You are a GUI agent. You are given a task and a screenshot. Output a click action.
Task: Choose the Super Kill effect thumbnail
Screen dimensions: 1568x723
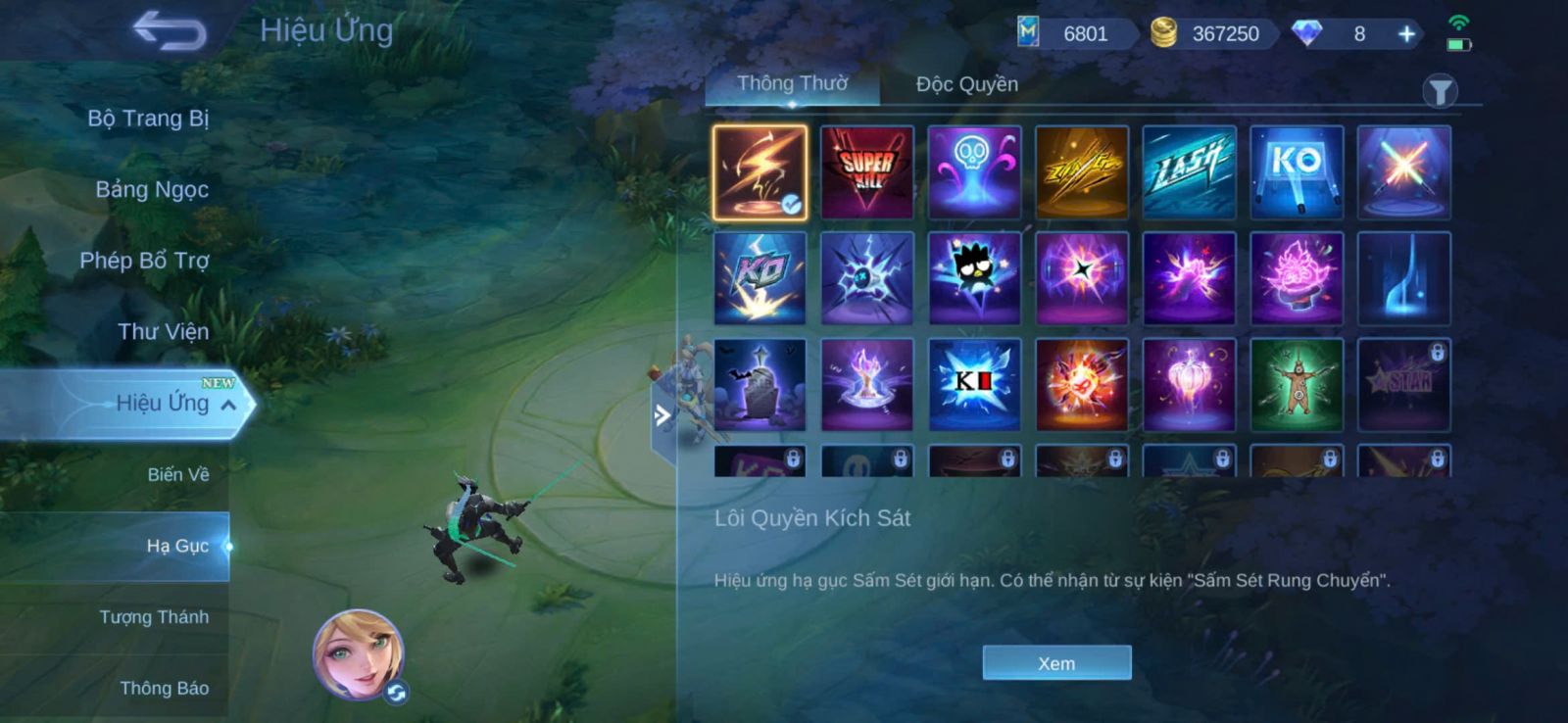coord(867,172)
